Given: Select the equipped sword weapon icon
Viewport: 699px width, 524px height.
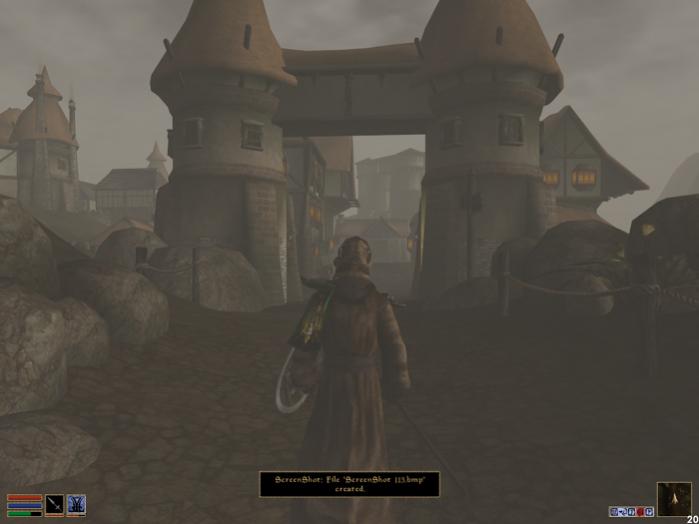Looking at the screenshot, I should pos(54,504).
